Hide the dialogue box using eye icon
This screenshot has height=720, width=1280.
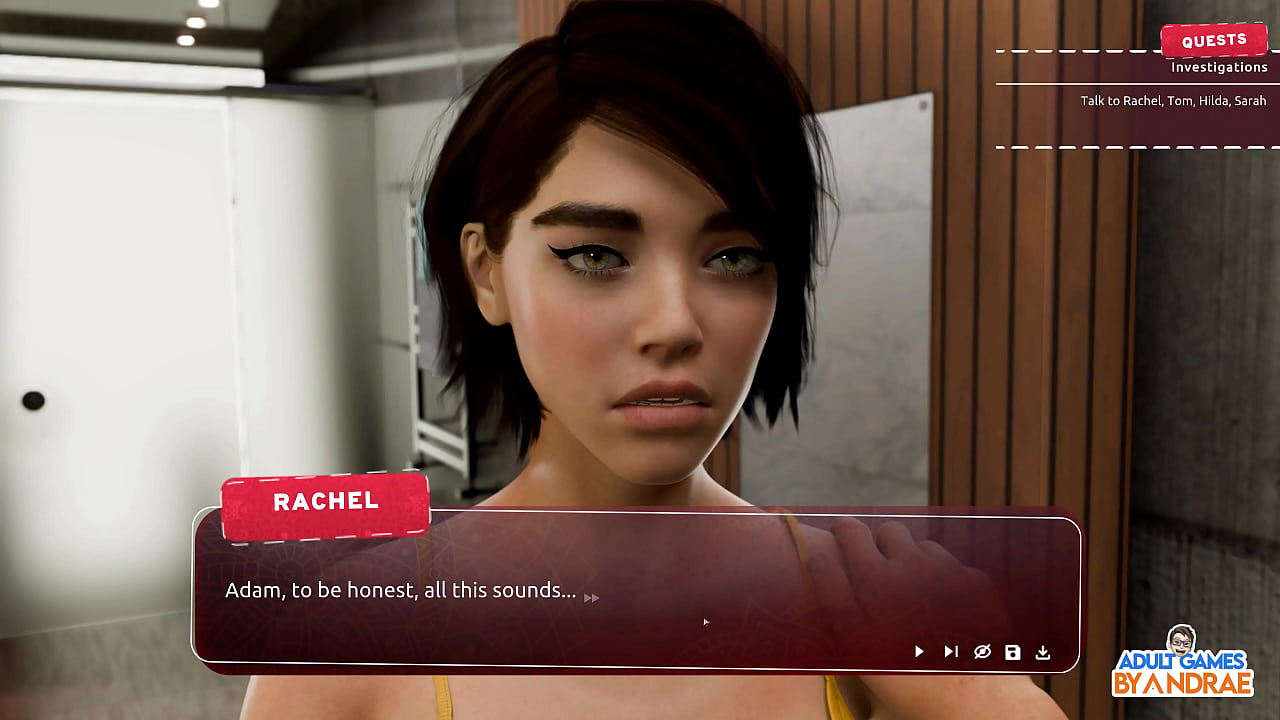pyautogui.click(x=982, y=652)
